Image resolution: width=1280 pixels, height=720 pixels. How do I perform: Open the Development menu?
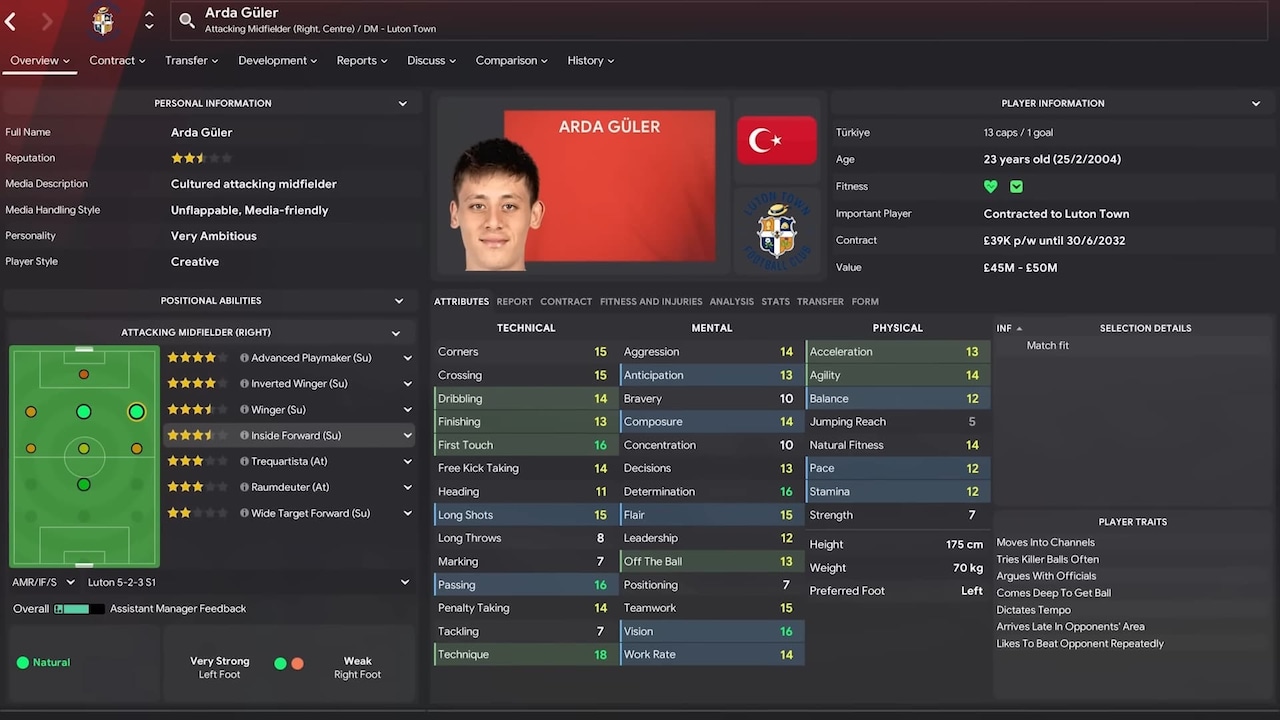[277, 61]
